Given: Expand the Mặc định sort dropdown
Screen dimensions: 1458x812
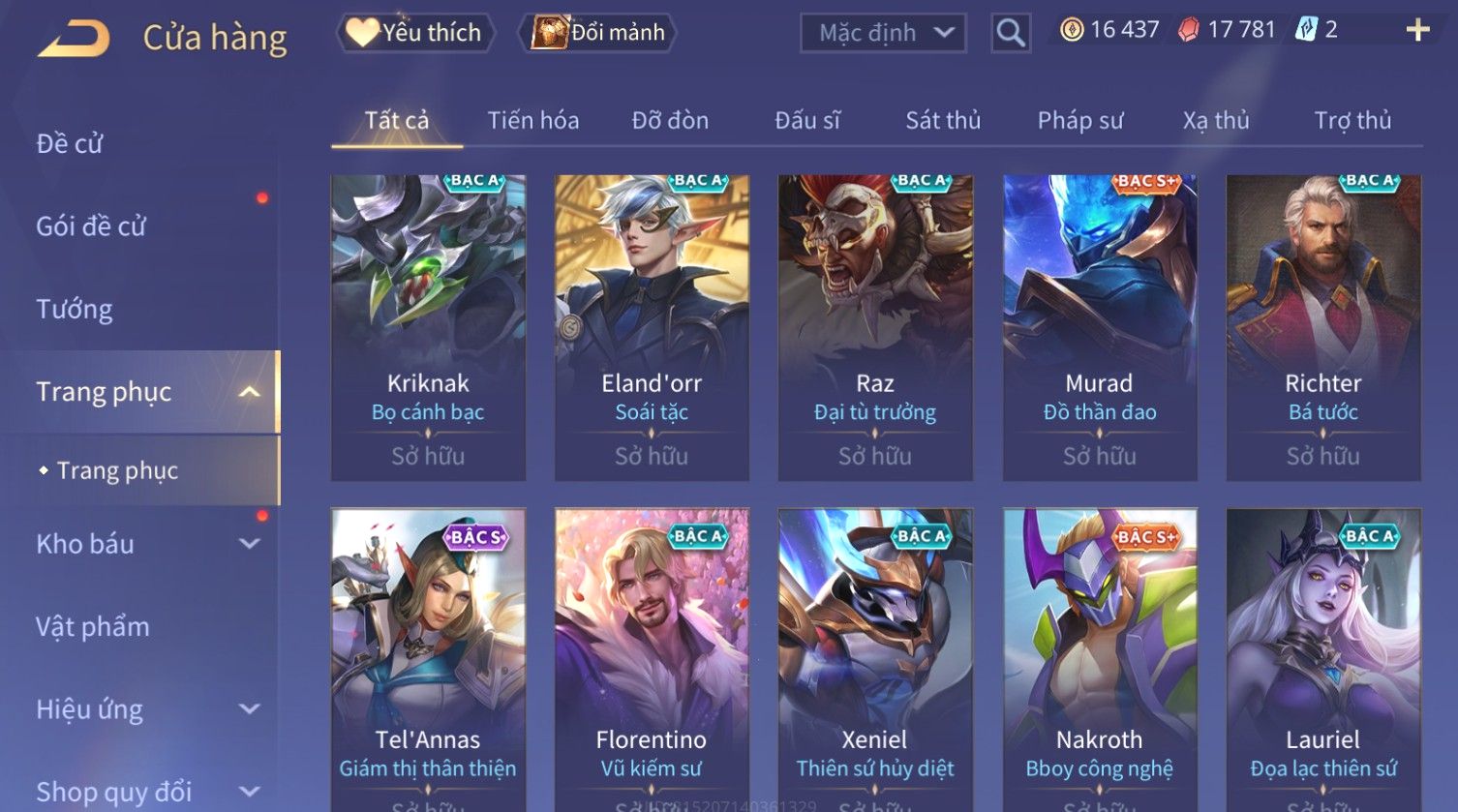Looking at the screenshot, I should (x=883, y=33).
